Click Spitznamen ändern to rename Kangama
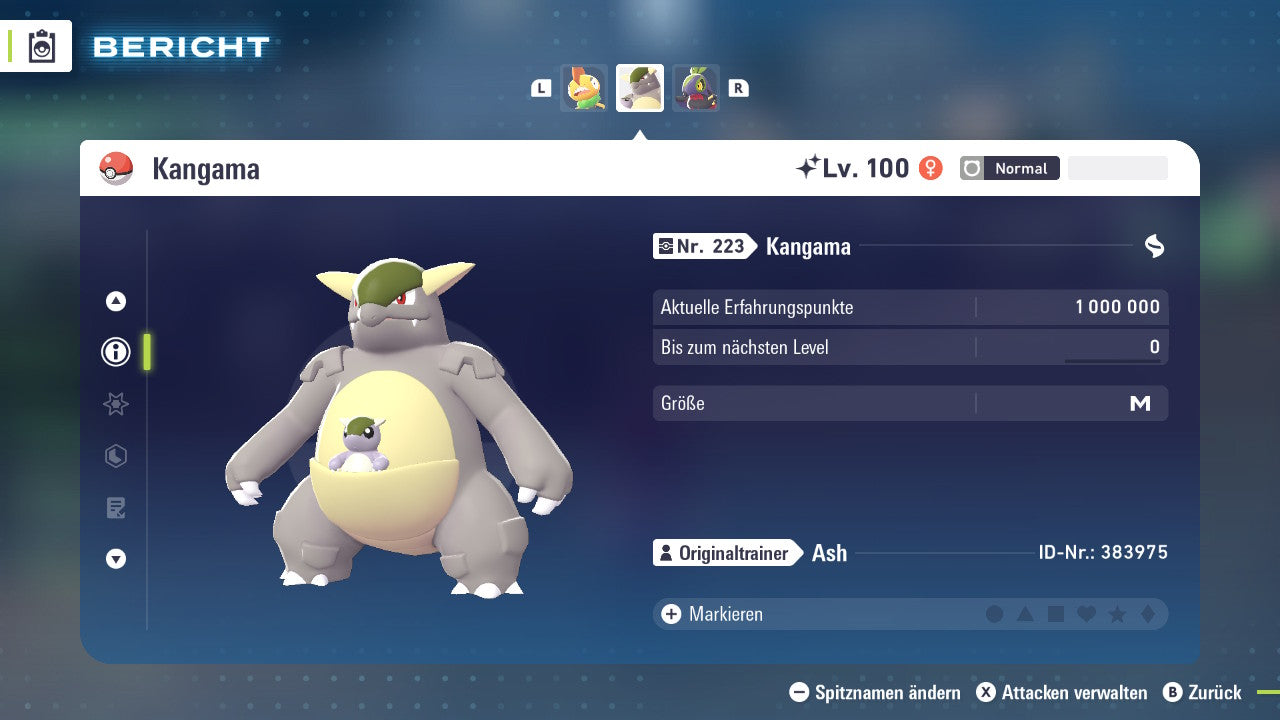The image size is (1280, 720). point(878,692)
